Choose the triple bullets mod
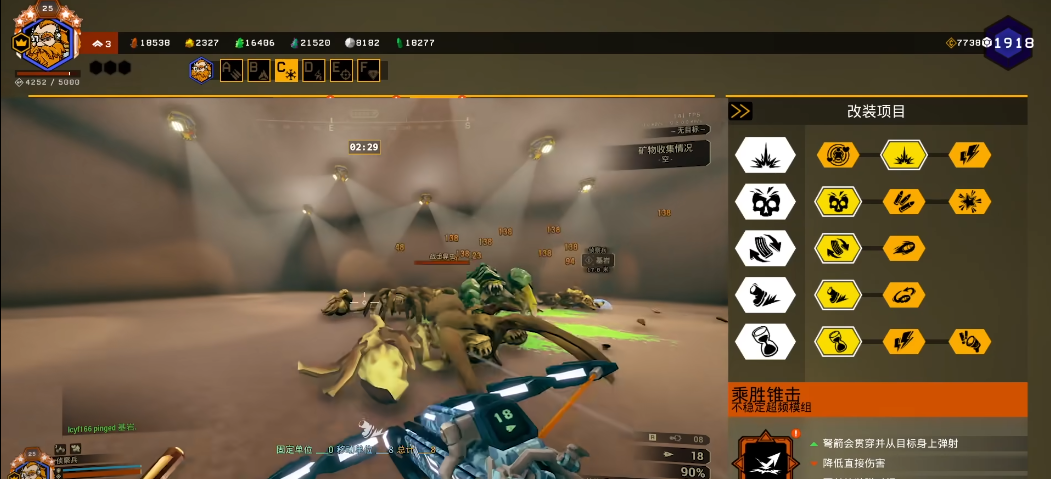Viewport: 1051px width, 479px height. tap(904, 202)
